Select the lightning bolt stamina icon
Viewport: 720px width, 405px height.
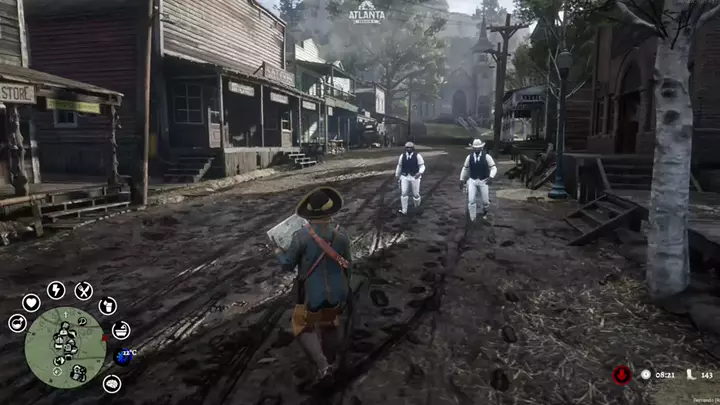coord(56,290)
